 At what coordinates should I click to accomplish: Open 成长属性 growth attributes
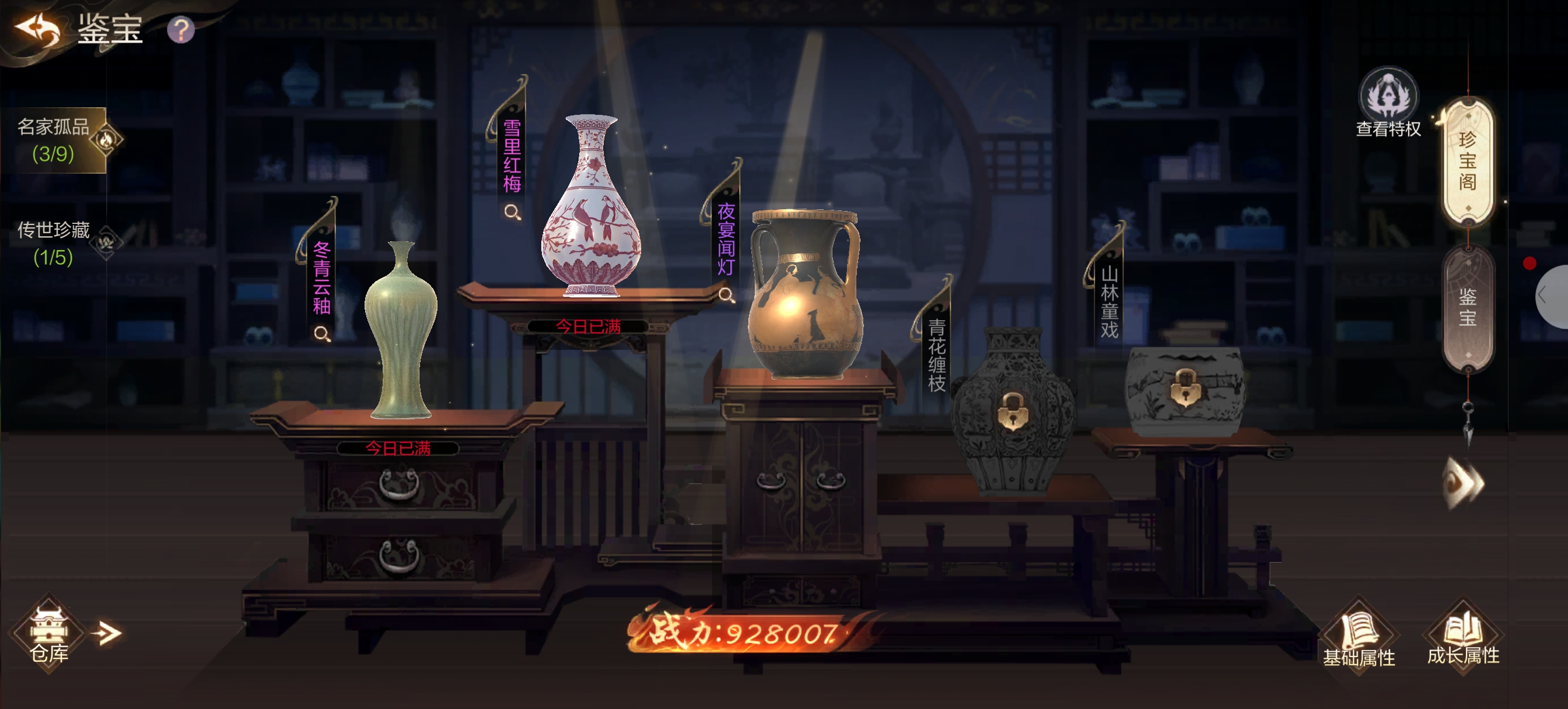(x=1464, y=637)
